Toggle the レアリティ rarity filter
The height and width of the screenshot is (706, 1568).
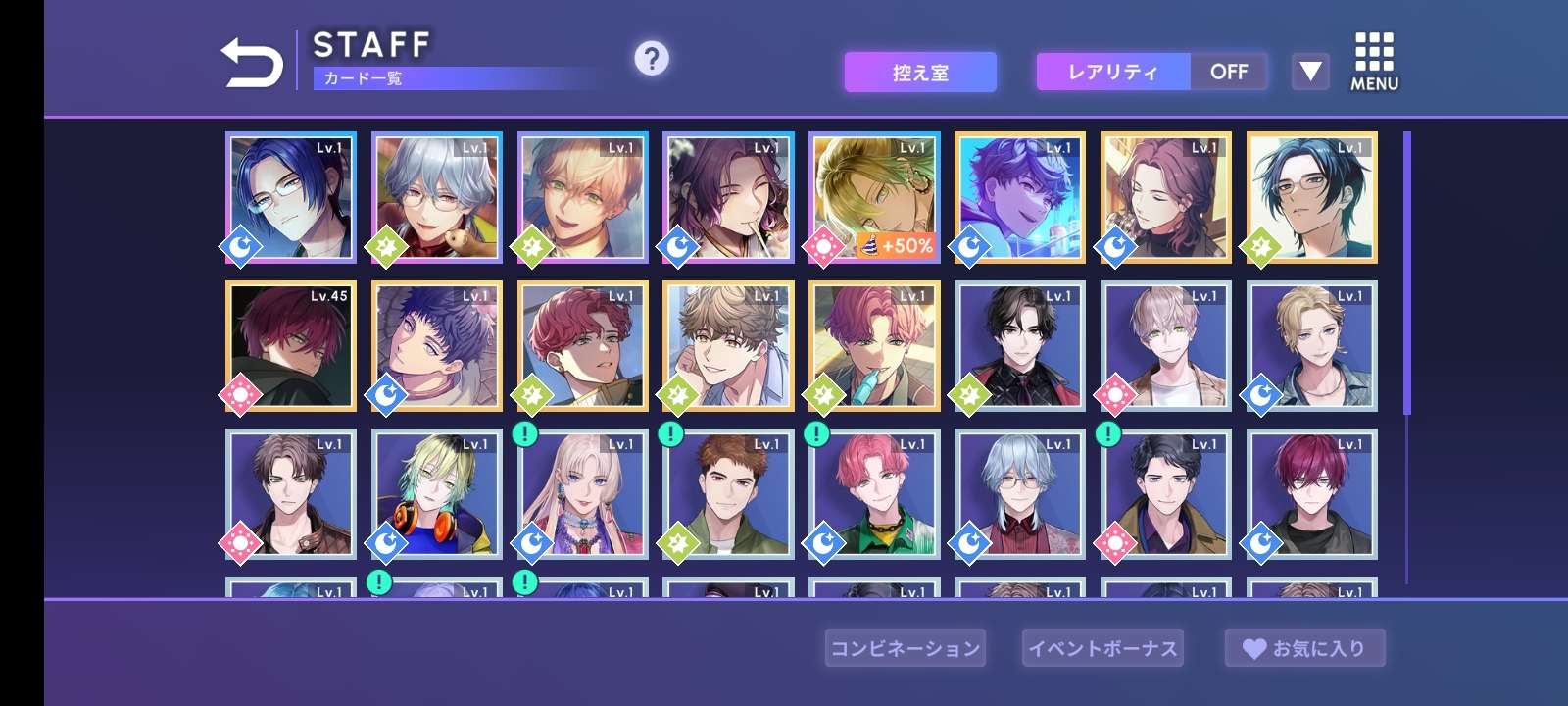pyautogui.click(x=1151, y=72)
